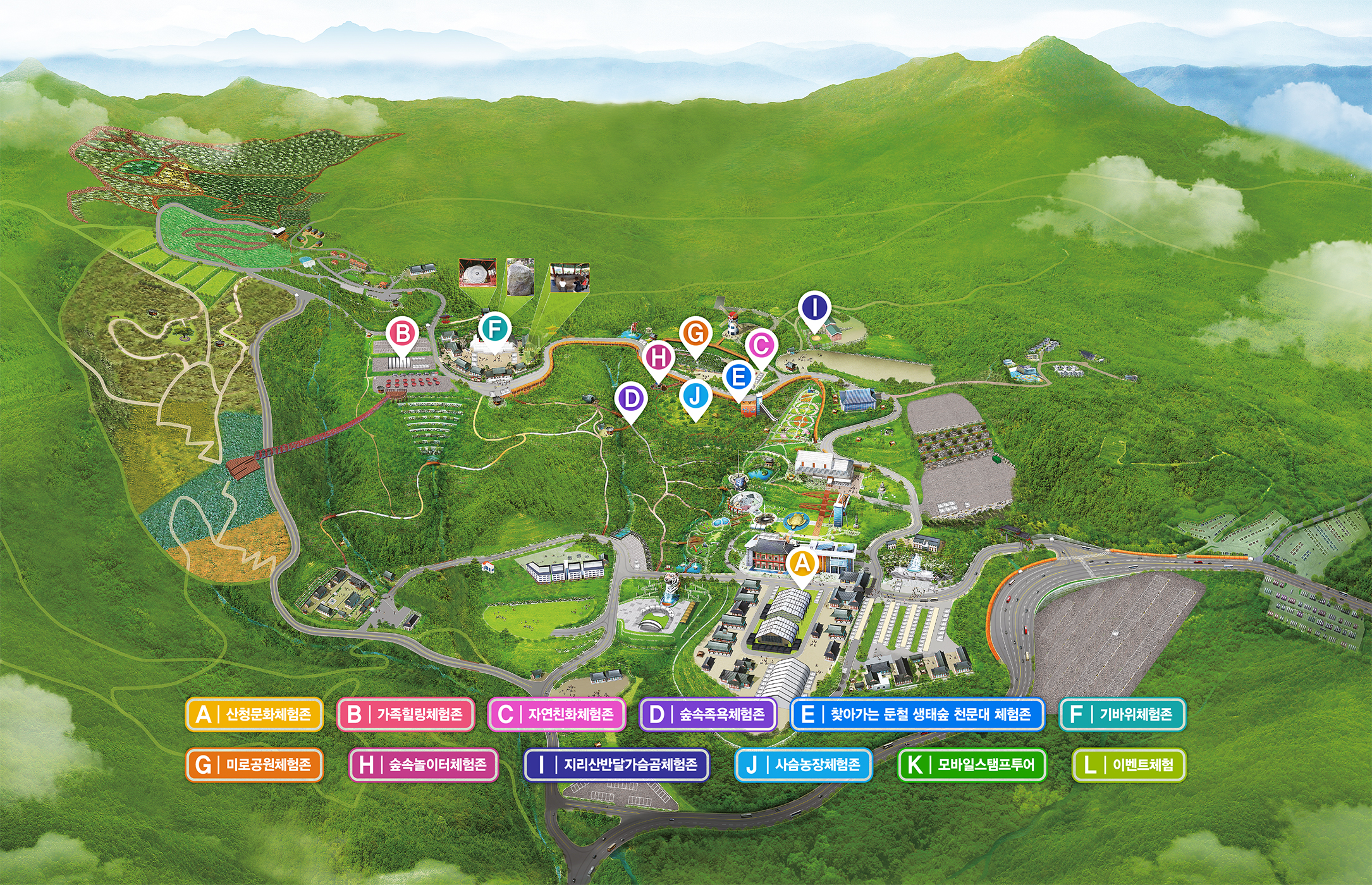This screenshot has height=885, width=1372.
Task: Click the 둔철 생태숲 천문대 체험존 legend entry
Action: [917, 714]
